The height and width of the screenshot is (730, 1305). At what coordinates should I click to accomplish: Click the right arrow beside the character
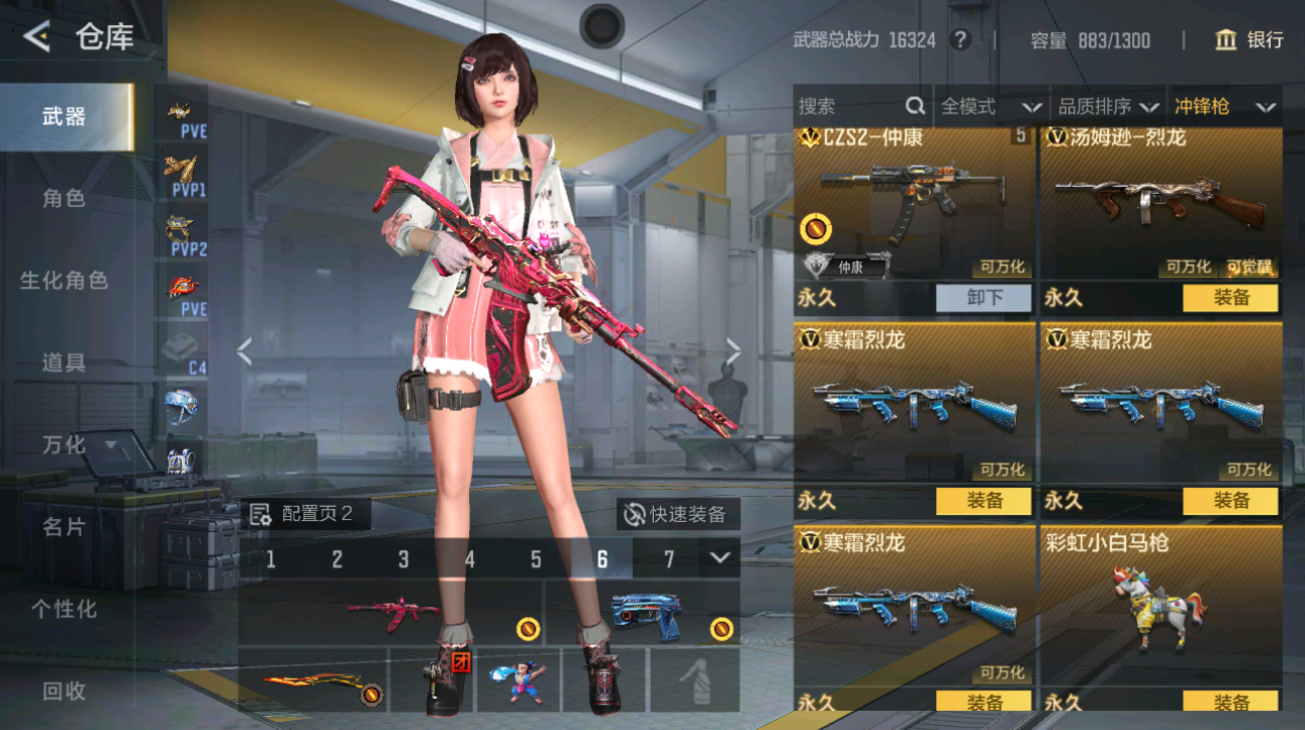[734, 349]
